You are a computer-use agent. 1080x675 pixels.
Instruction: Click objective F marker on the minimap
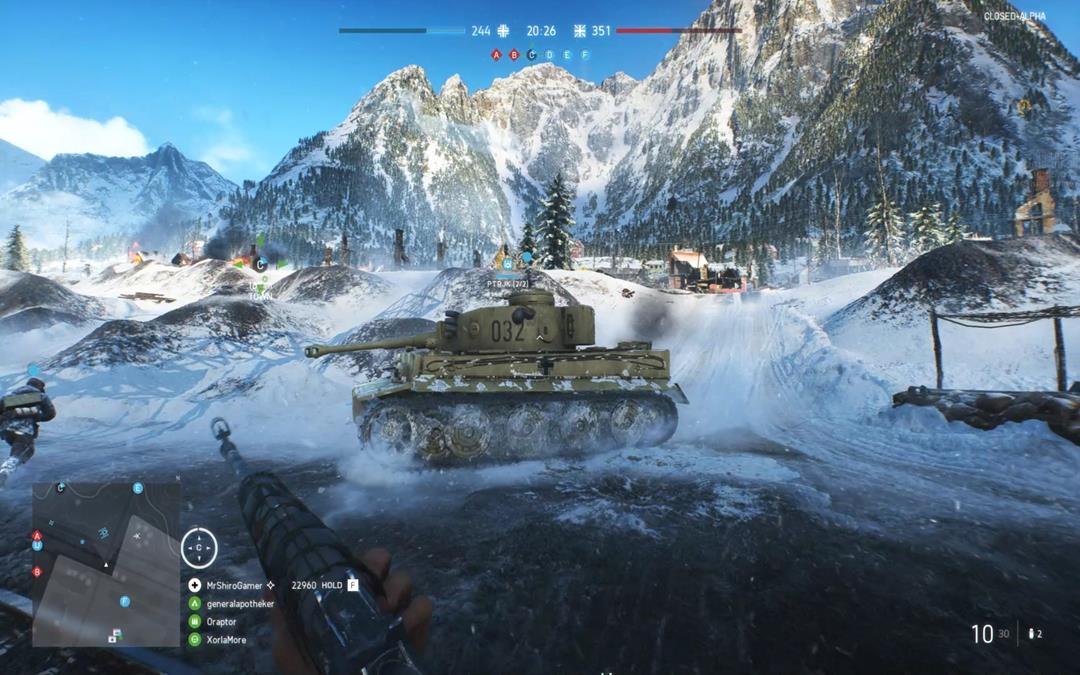(125, 602)
